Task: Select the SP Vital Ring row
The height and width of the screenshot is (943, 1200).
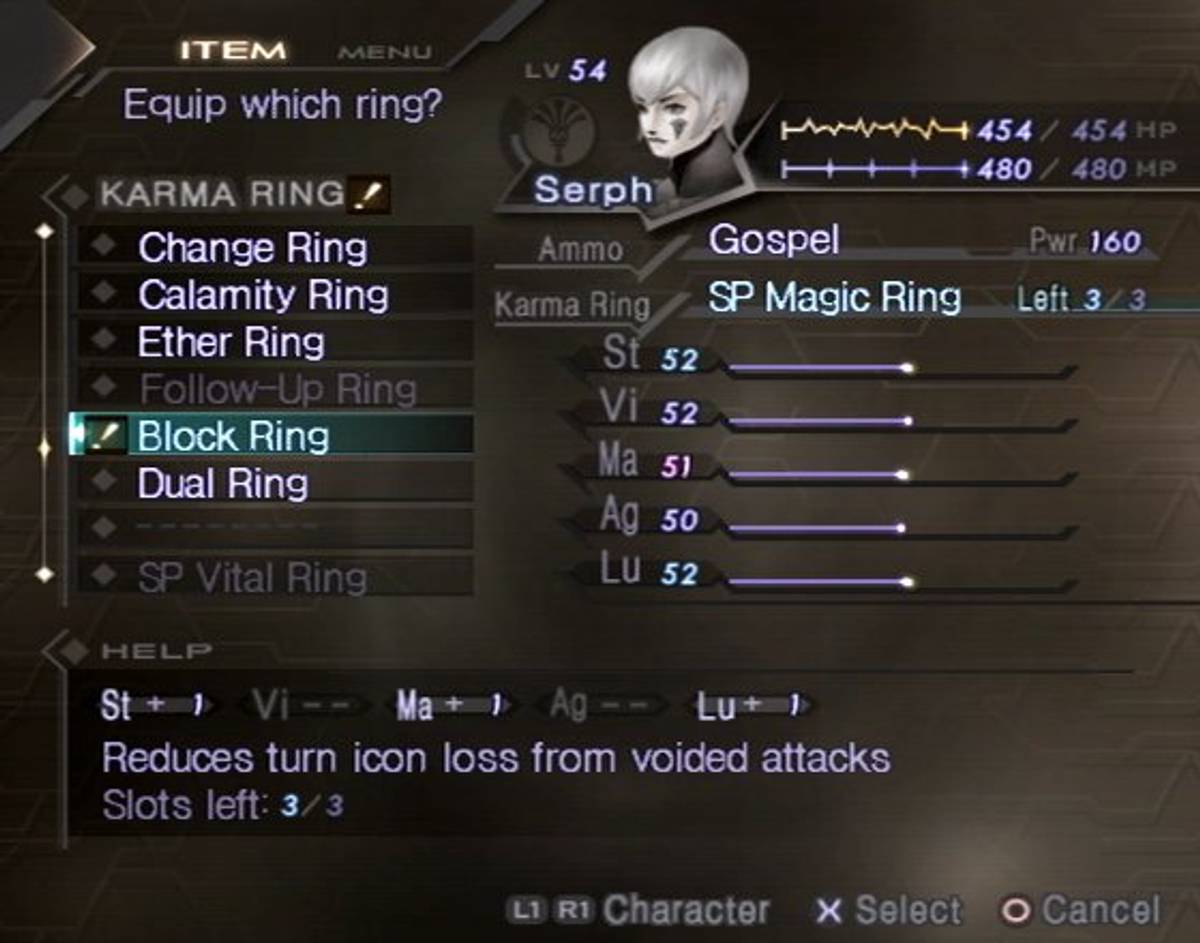Action: (x=252, y=577)
